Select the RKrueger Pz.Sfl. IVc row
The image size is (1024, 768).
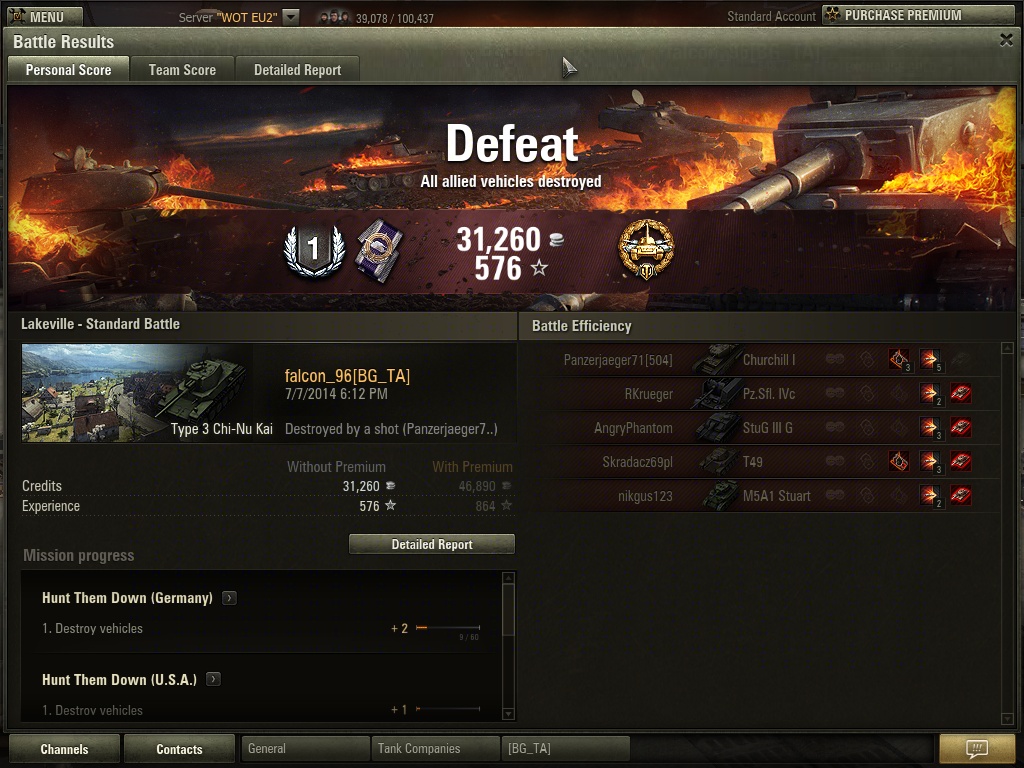click(x=760, y=394)
